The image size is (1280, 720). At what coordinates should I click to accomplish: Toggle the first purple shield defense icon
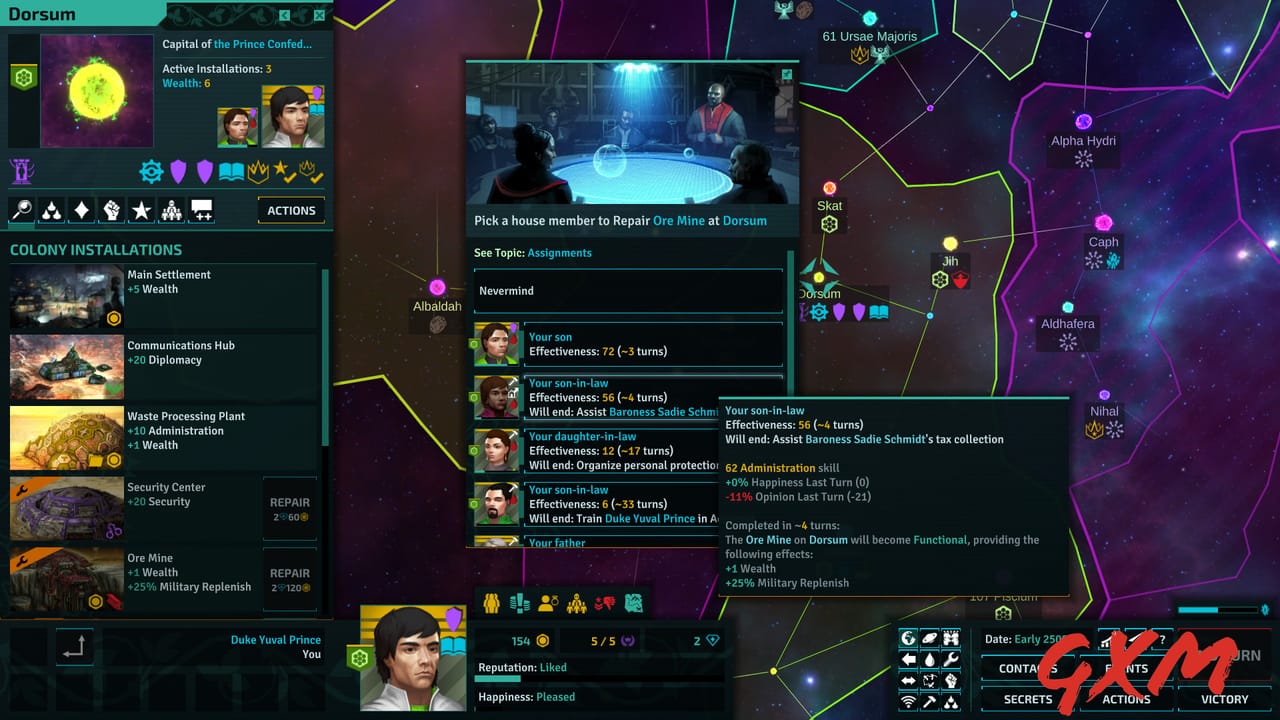(178, 171)
